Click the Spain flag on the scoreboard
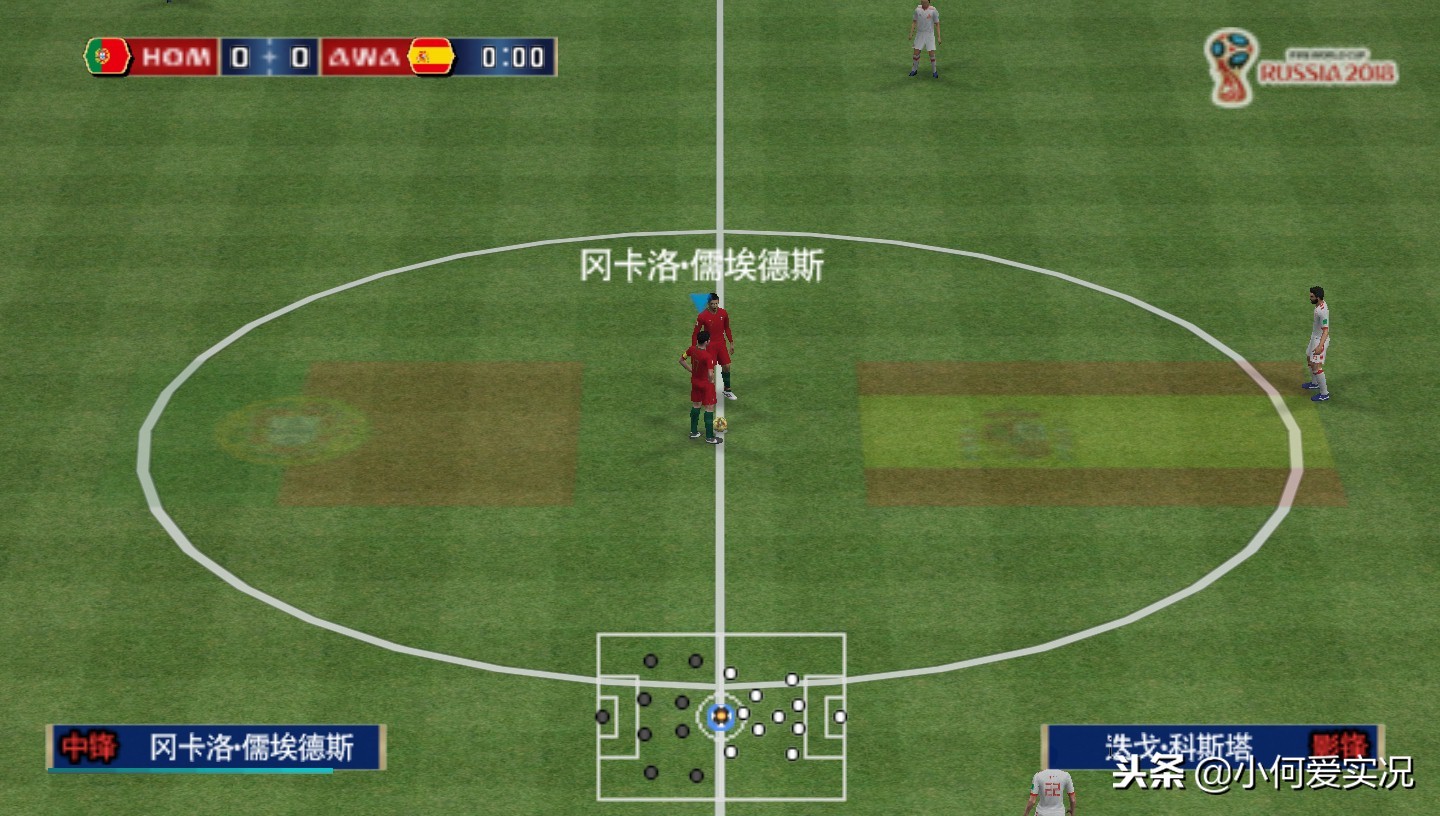Image resolution: width=1440 pixels, height=816 pixels. point(433,57)
